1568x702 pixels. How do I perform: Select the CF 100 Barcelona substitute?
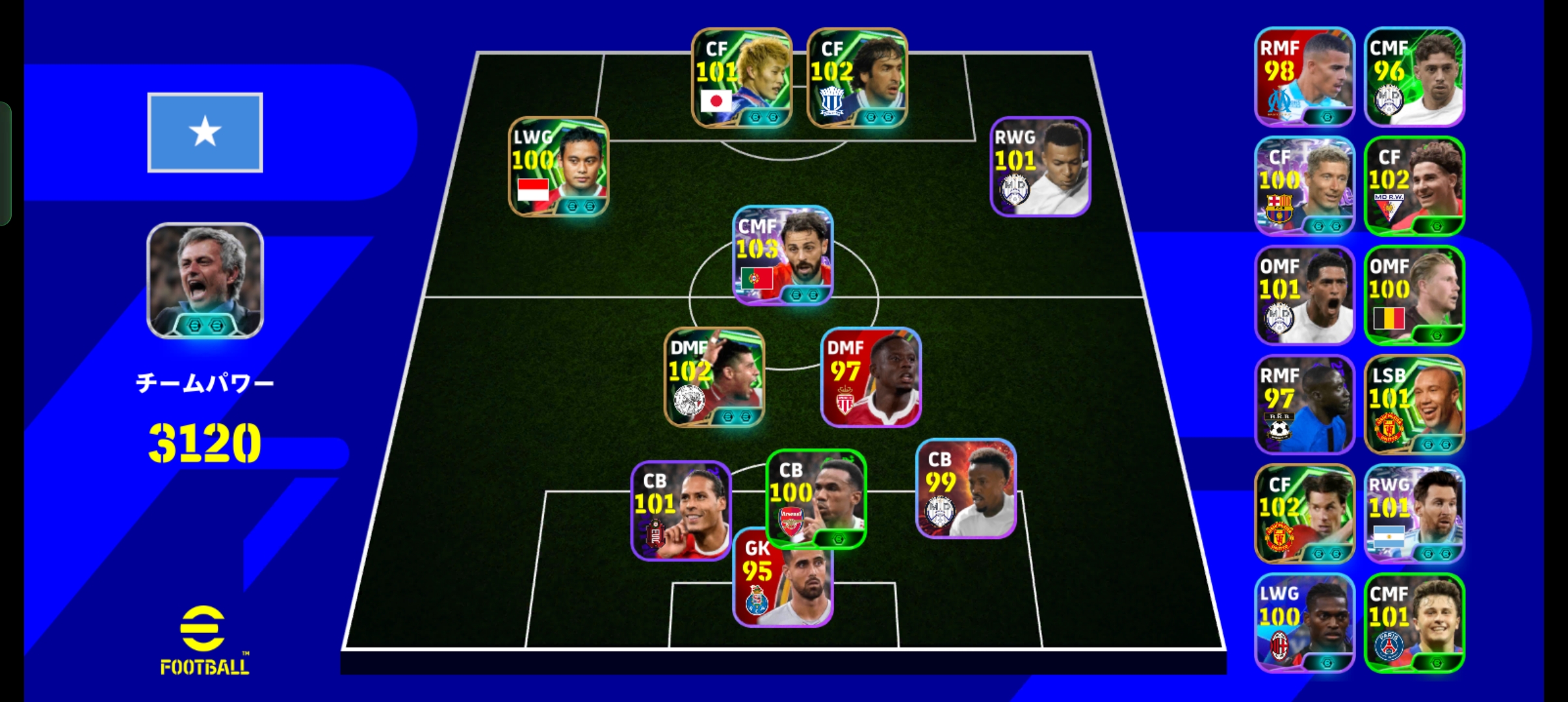(x=1304, y=186)
